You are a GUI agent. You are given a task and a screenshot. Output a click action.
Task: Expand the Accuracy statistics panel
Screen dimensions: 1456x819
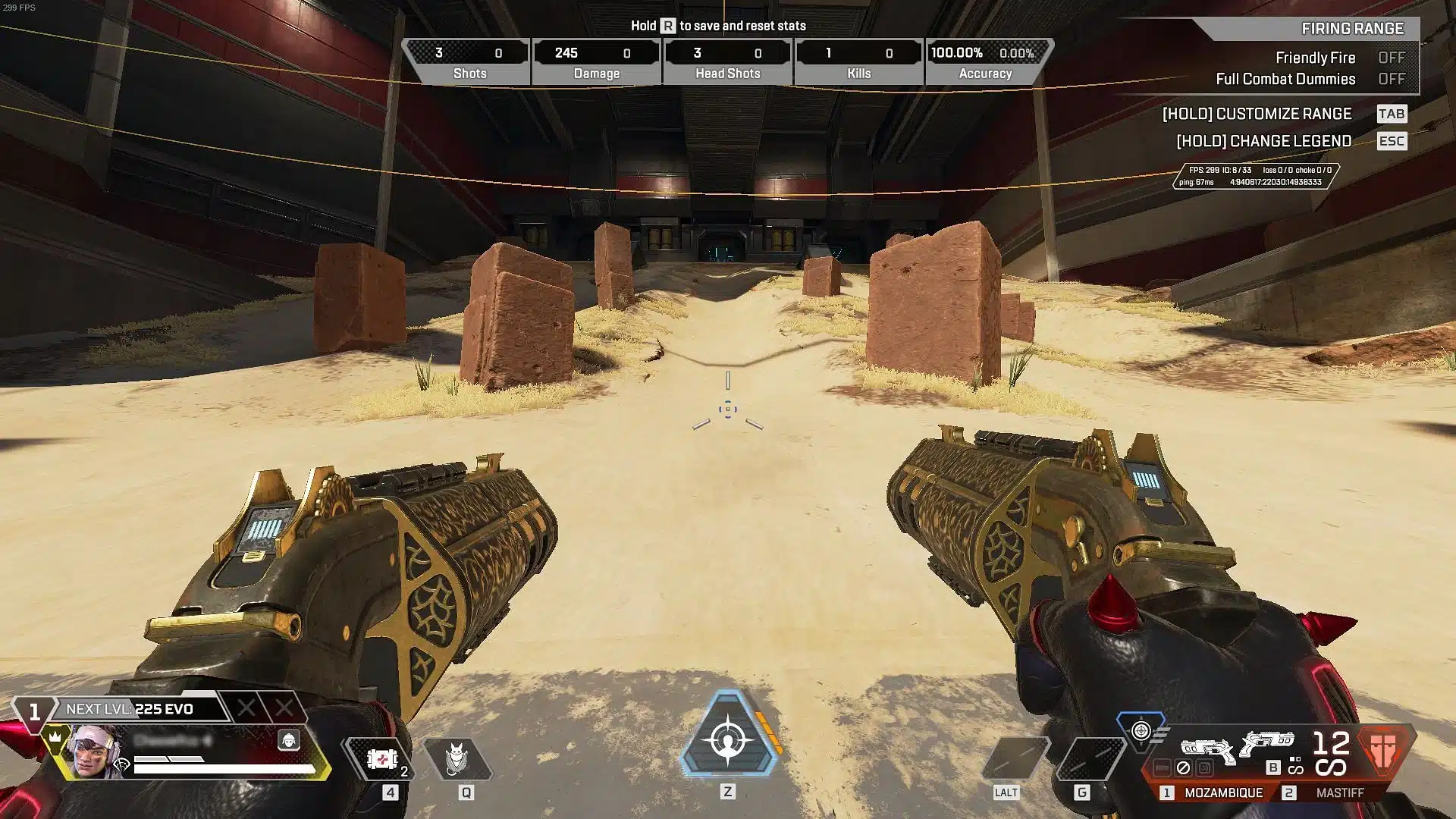pyautogui.click(x=986, y=61)
